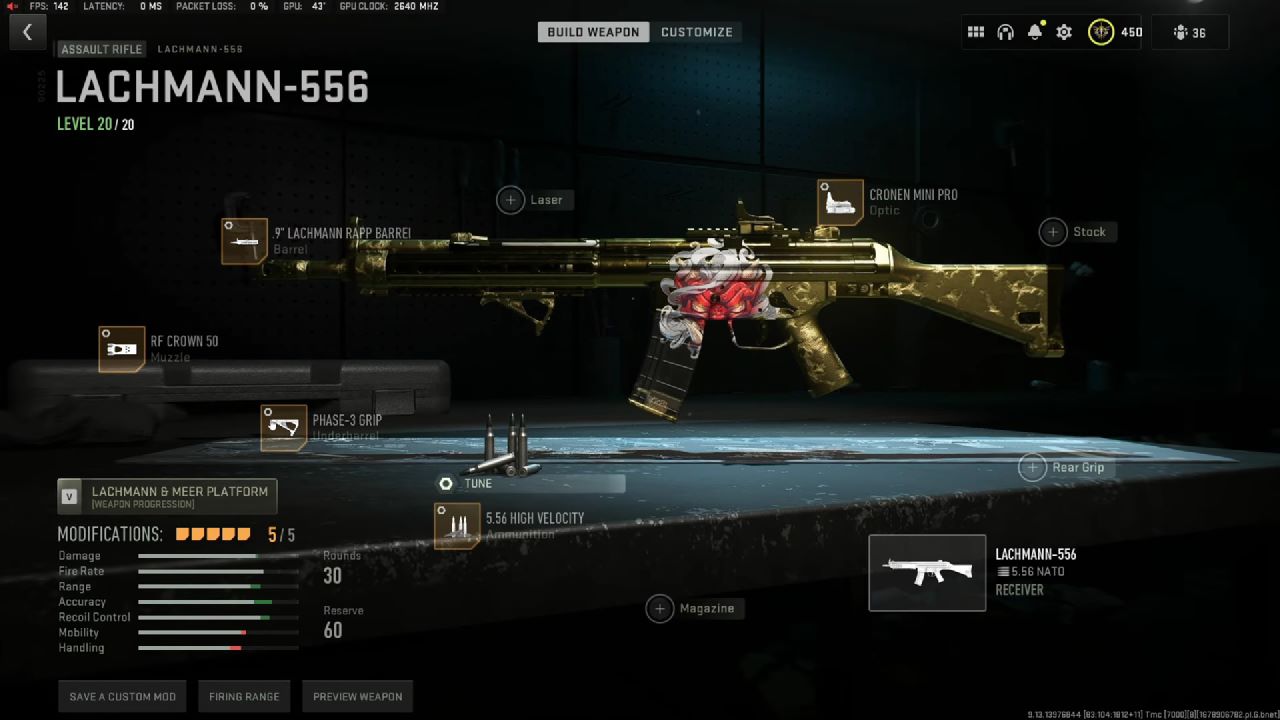
Task: Select the Build Weapon tab
Action: pos(592,31)
